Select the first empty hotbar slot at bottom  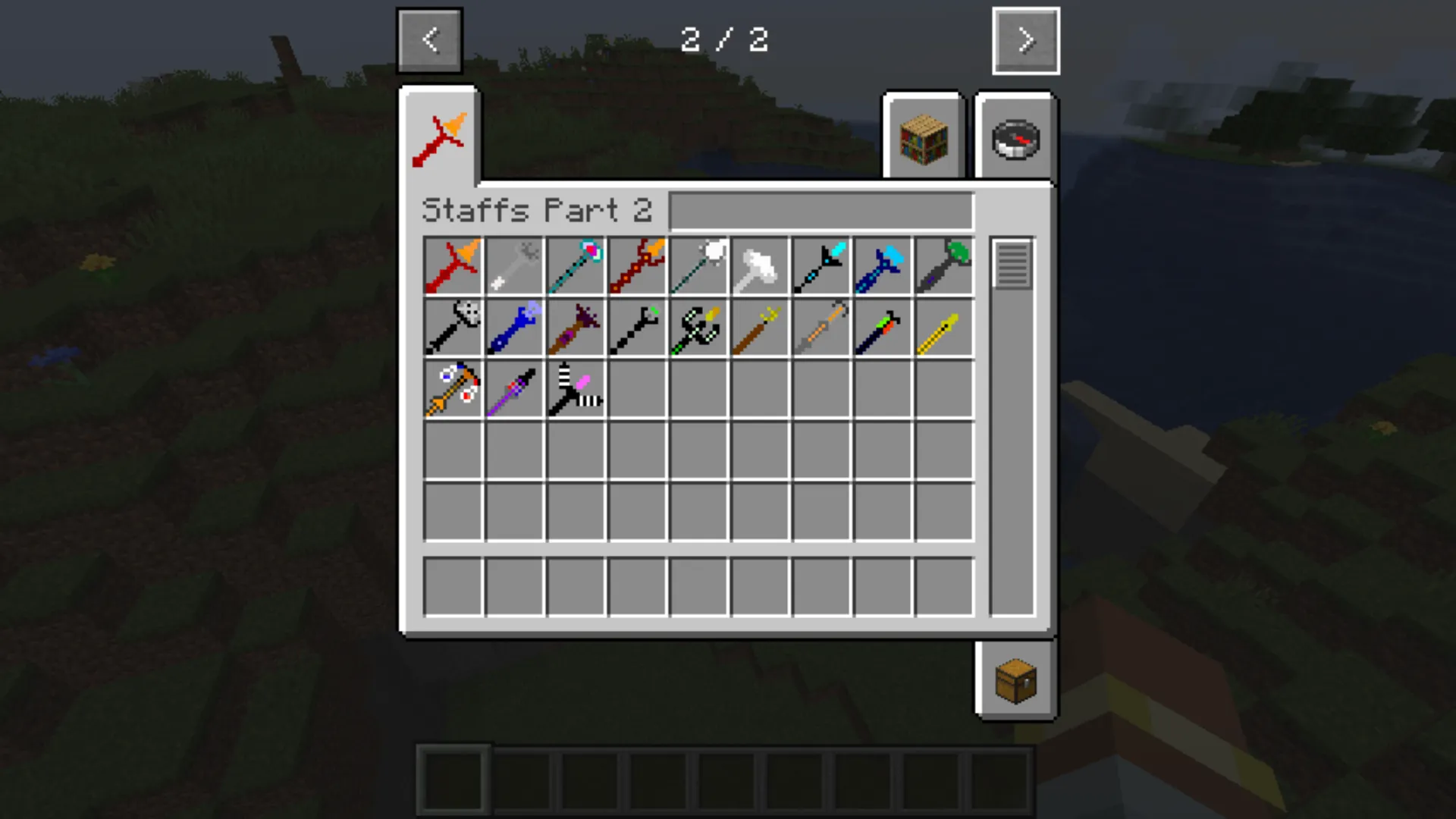pos(455,781)
